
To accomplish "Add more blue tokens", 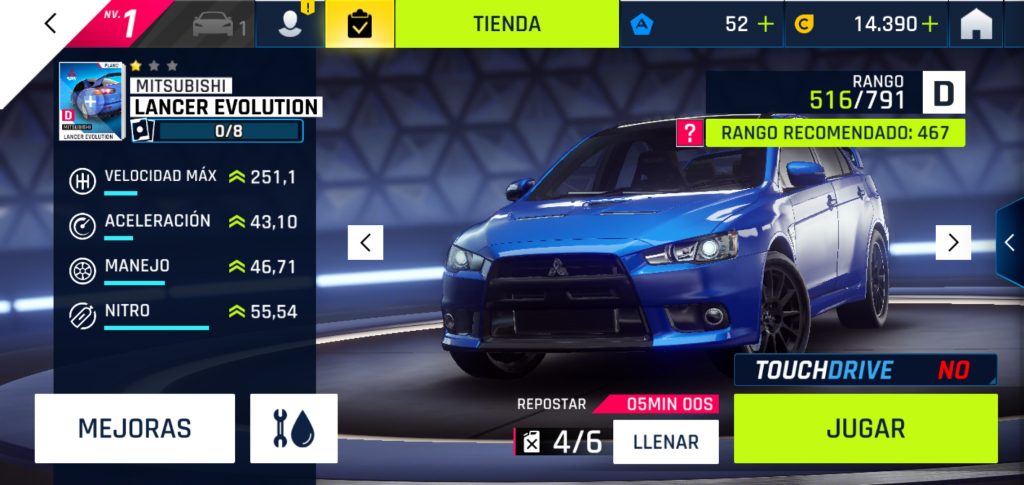I will click(766, 24).
